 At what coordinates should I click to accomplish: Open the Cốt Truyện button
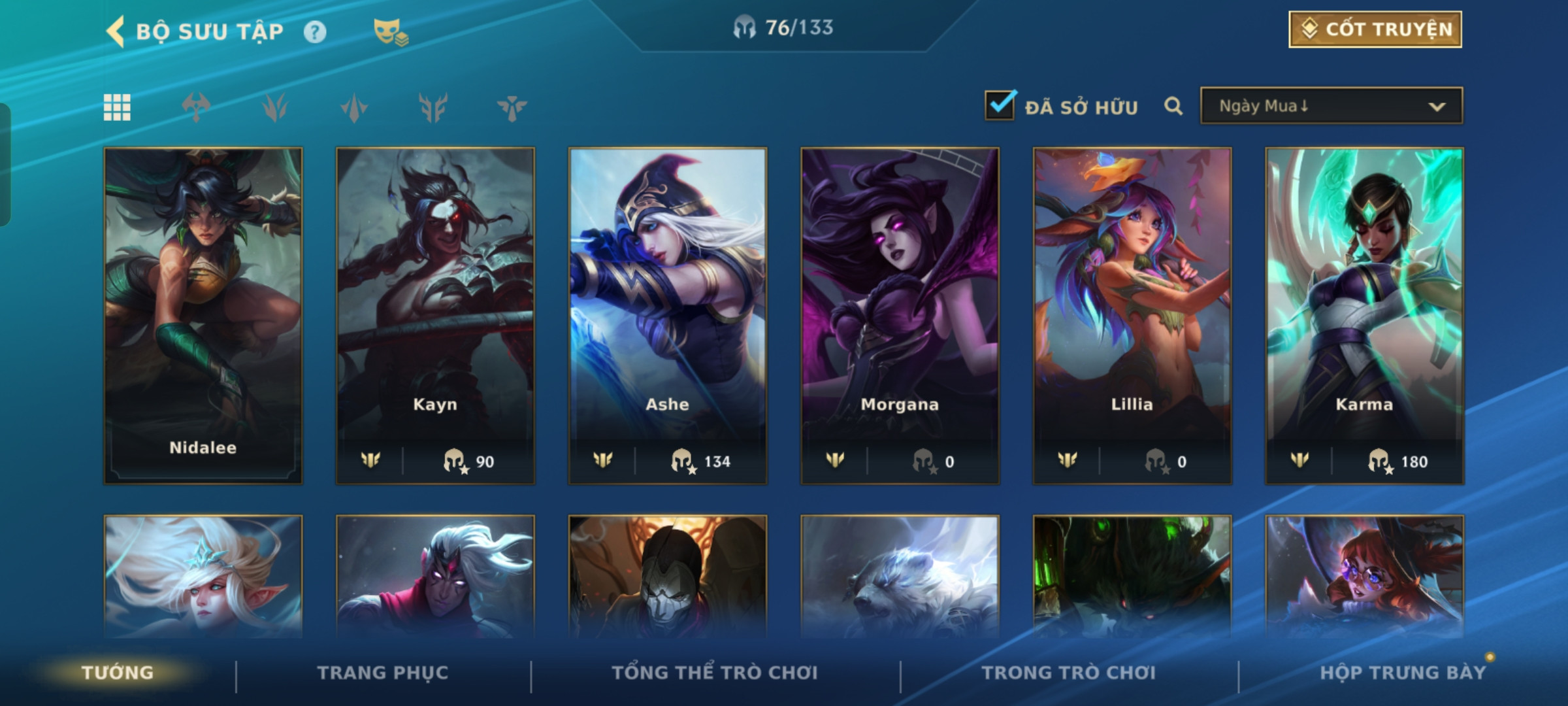point(1375,29)
